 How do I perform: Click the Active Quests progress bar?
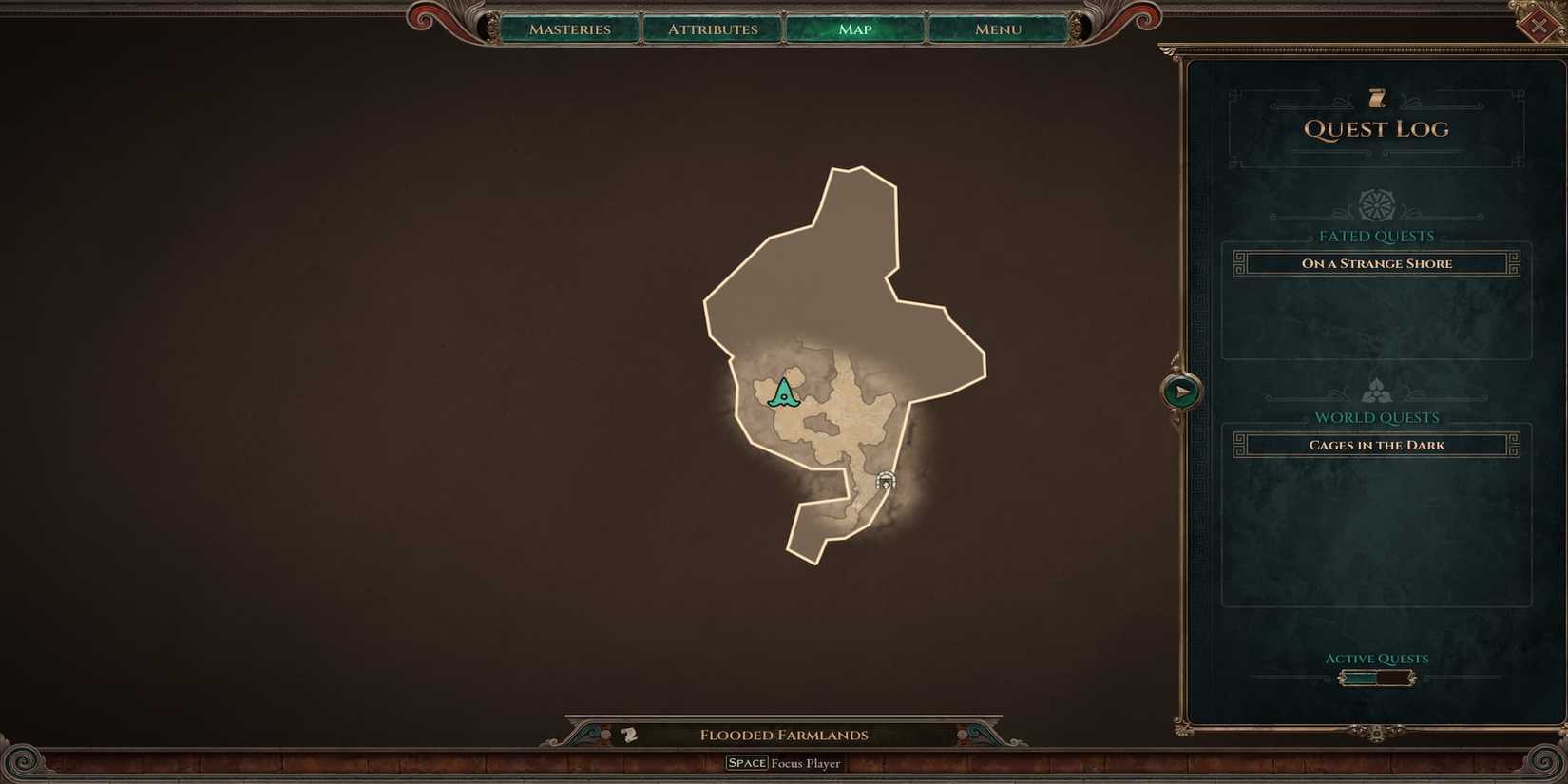tap(1376, 677)
